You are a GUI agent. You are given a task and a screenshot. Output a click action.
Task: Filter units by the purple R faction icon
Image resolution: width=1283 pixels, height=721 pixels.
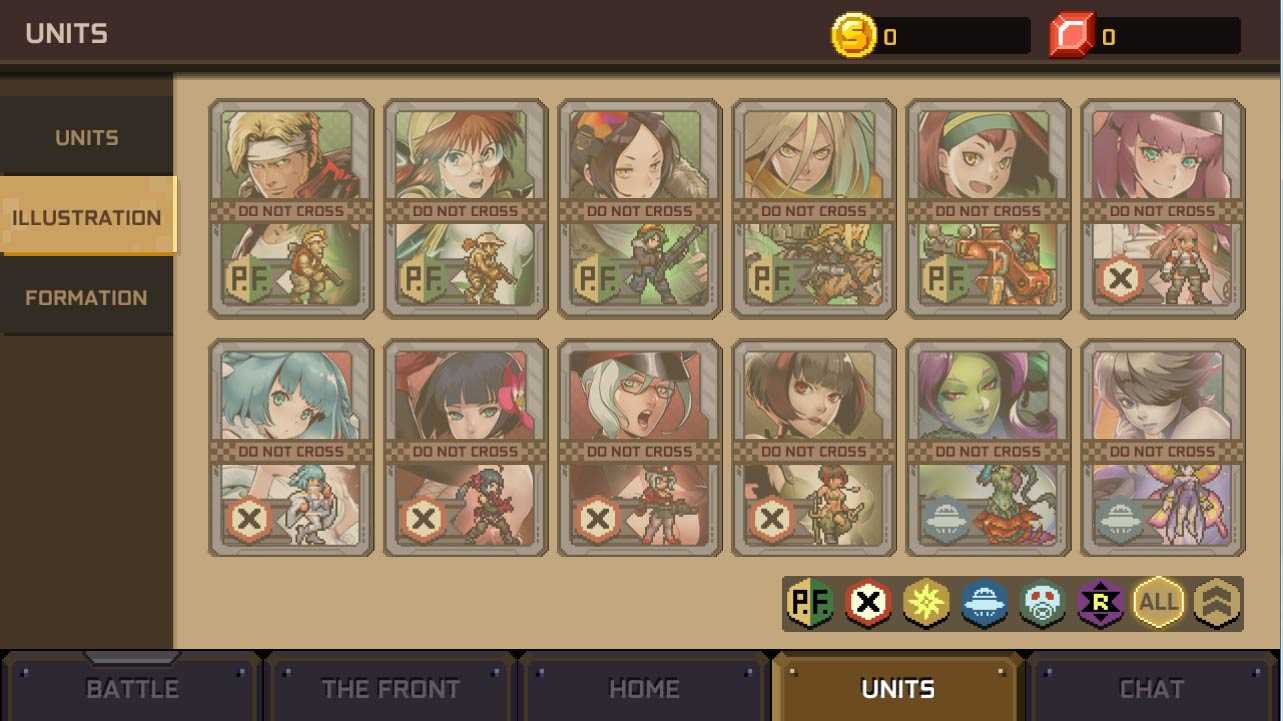1102,604
